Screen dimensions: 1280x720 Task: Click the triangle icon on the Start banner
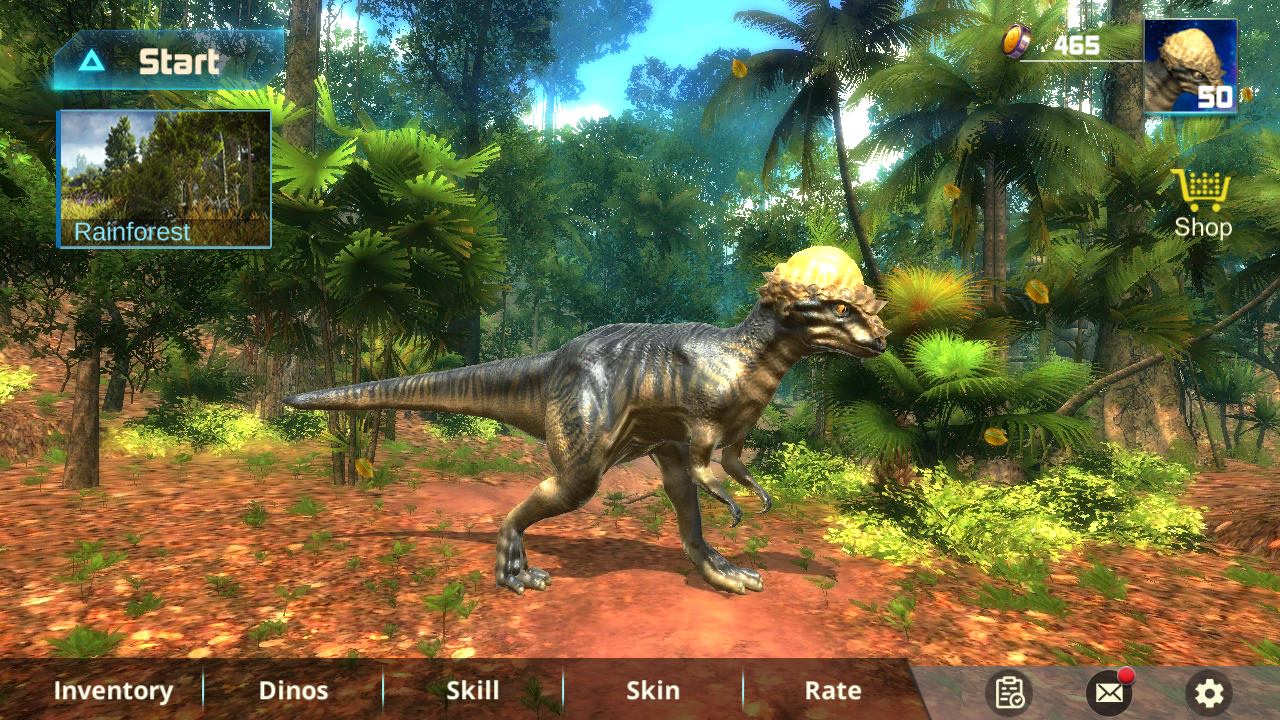point(91,62)
